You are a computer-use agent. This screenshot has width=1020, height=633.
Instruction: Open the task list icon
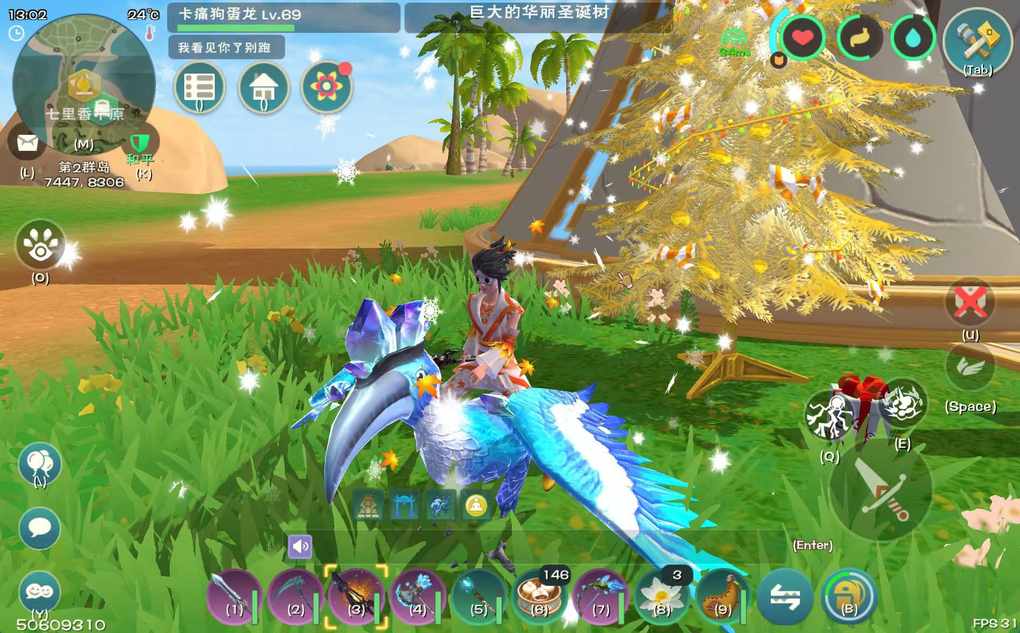pos(199,88)
